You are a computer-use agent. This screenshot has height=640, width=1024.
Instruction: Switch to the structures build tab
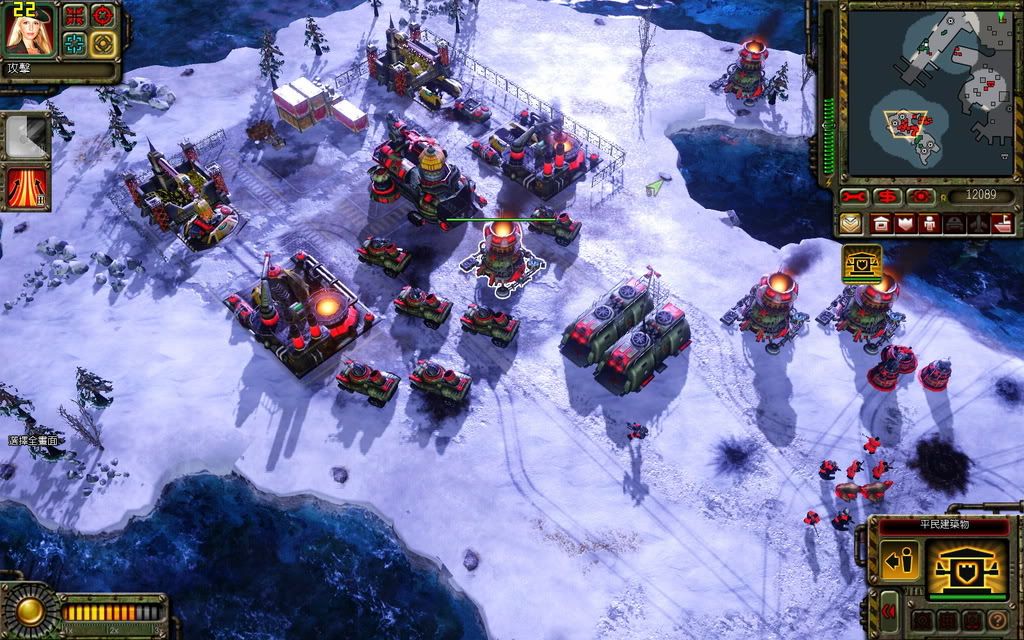point(882,223)
